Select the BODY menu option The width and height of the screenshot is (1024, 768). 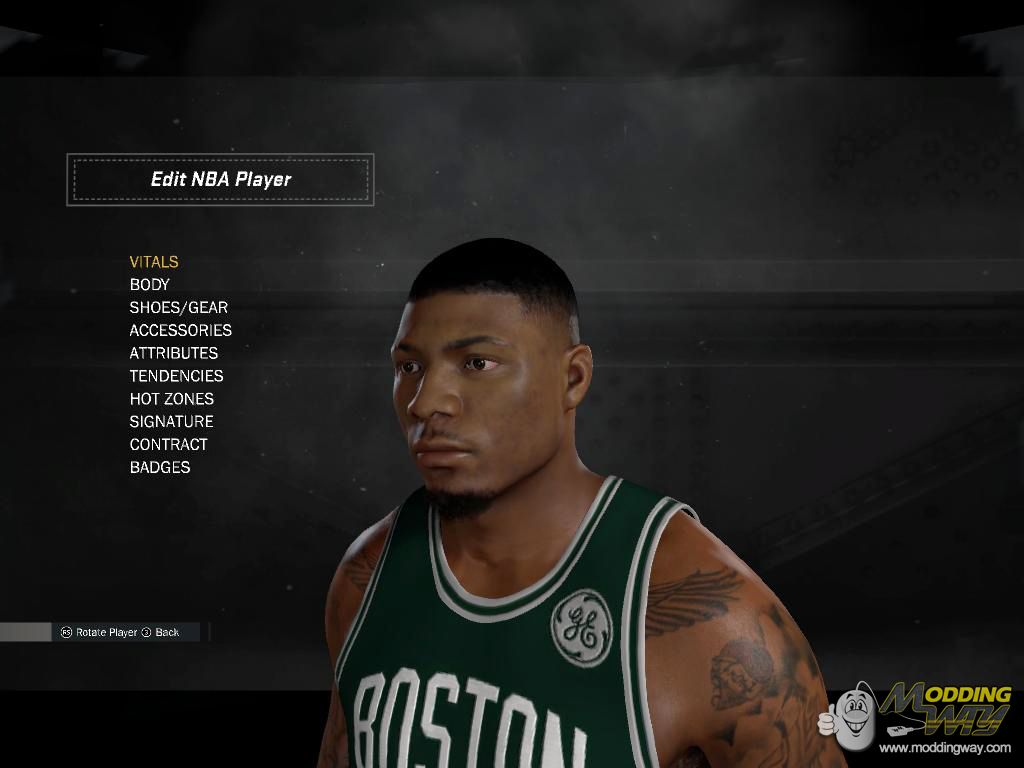pyautogui.click(x=150, y=285)
